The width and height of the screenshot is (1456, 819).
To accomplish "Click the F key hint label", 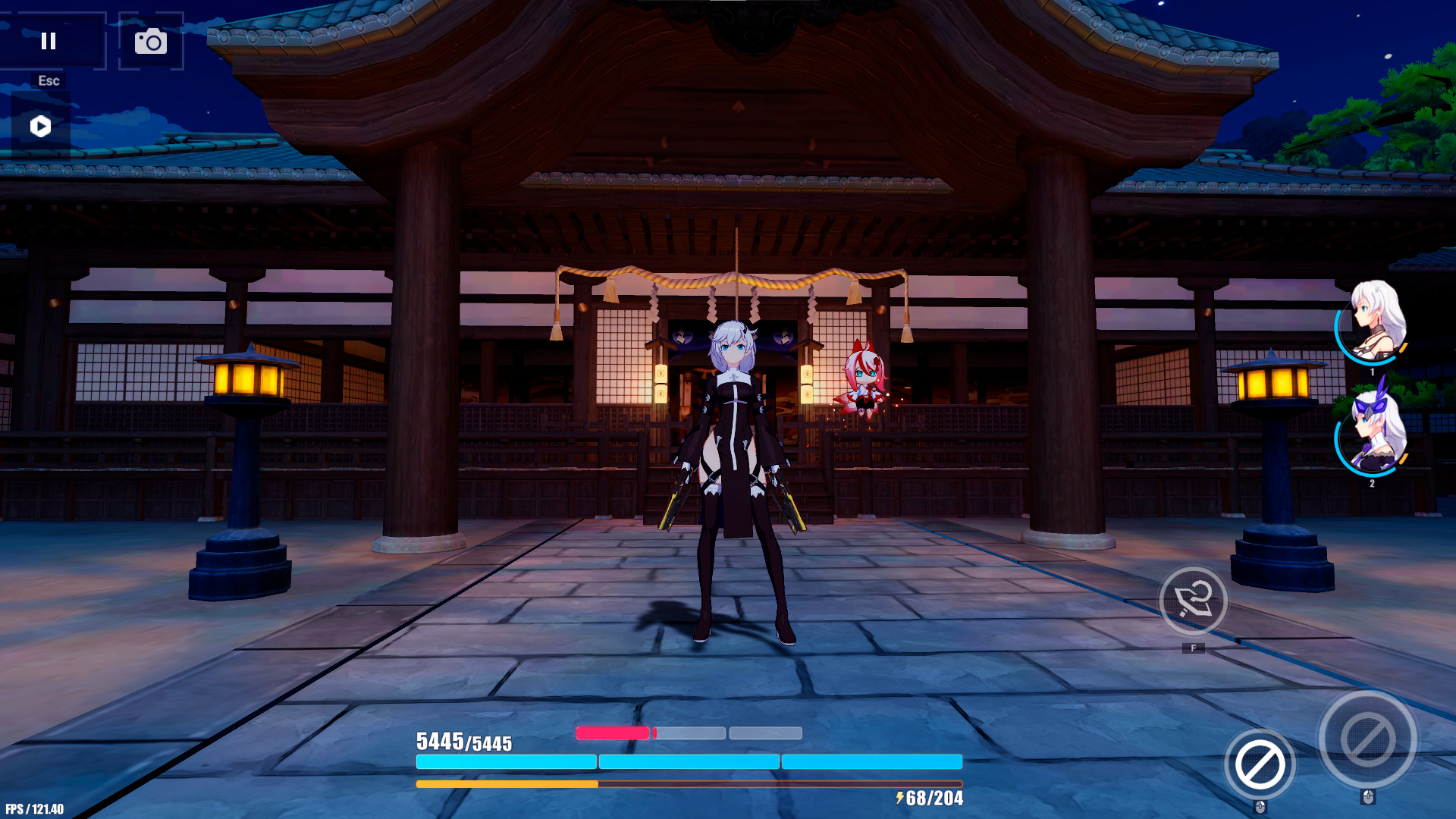I will [1194, 648].
